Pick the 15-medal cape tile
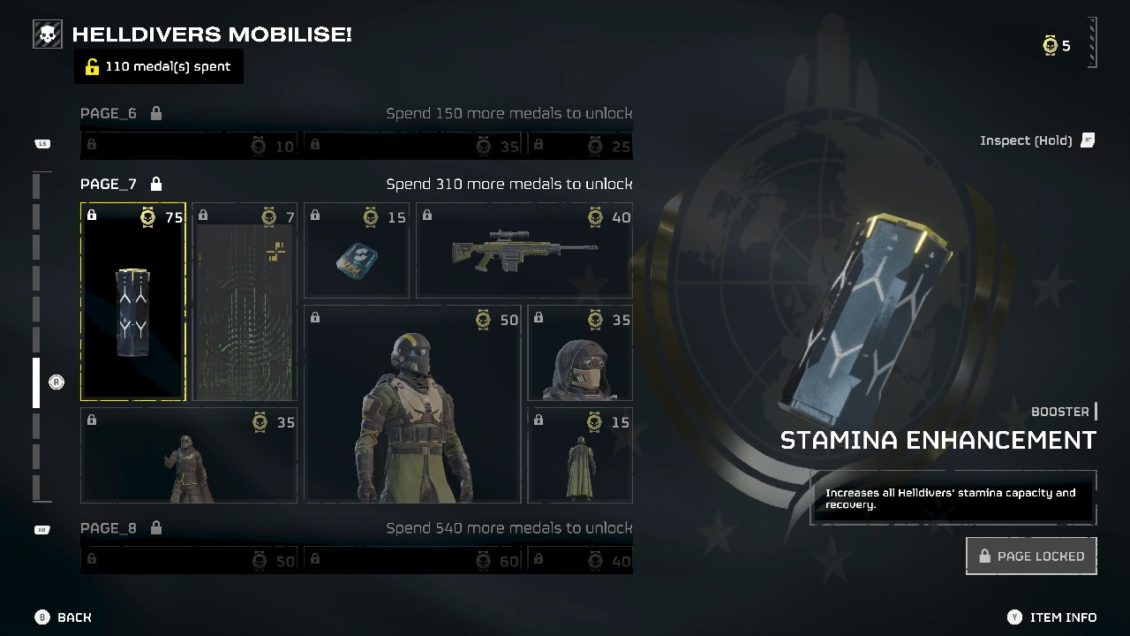This screenshot has height=636, width=1130. coord(580,455)
